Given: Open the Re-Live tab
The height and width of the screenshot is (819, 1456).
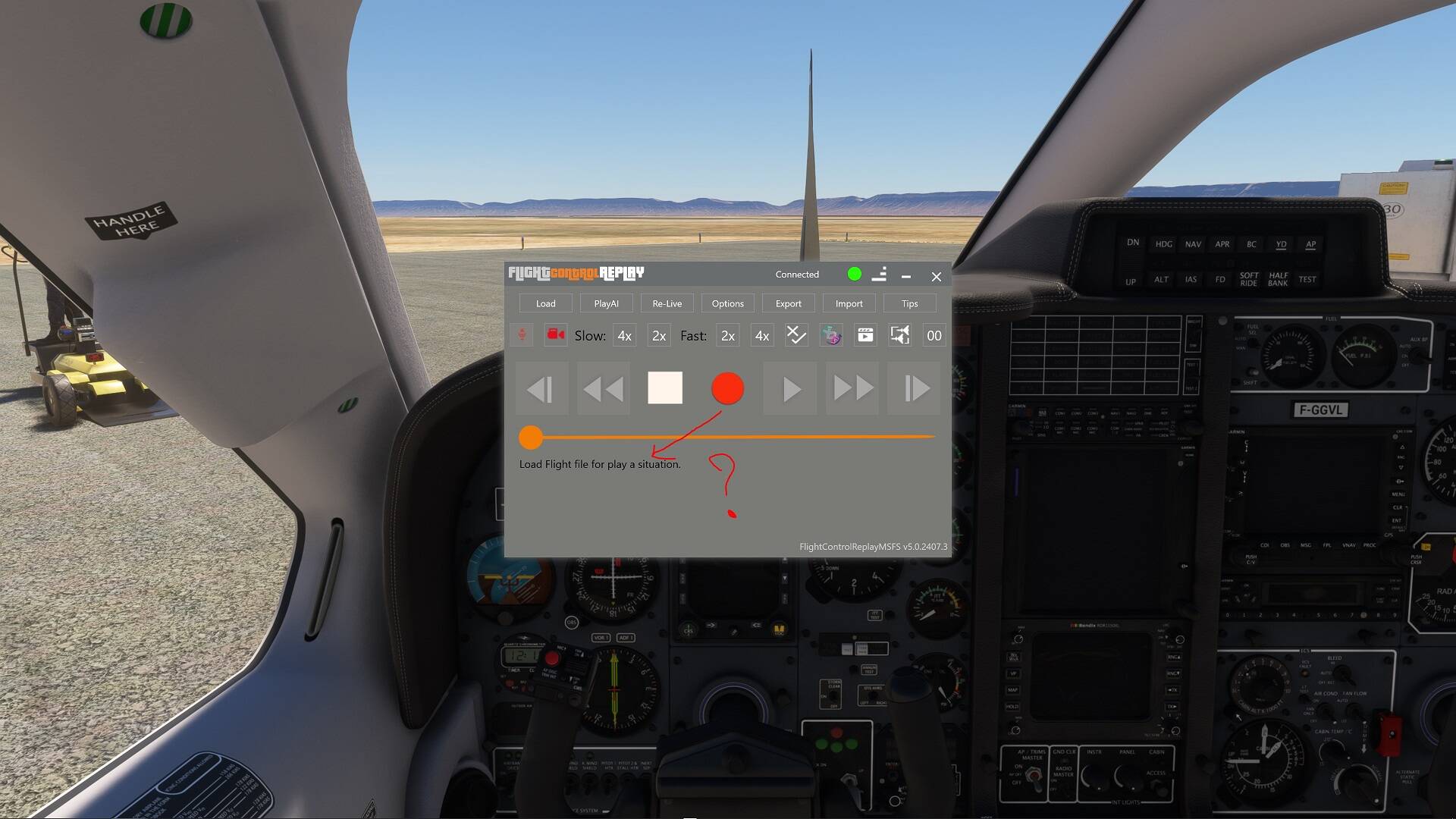Looking at the screenshot, I should coord(667,303).
